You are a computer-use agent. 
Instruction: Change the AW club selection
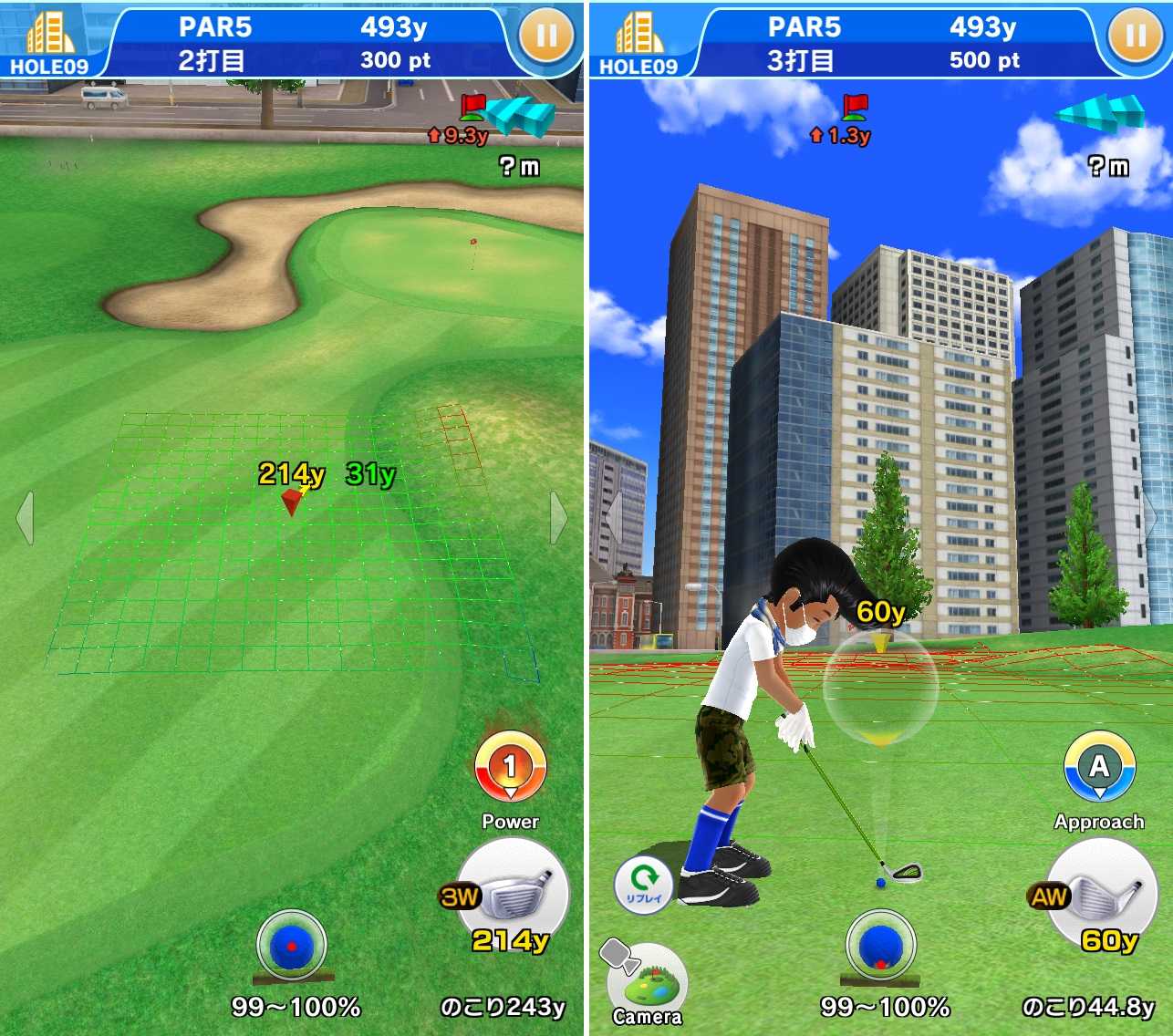[x=1101, y=895]
